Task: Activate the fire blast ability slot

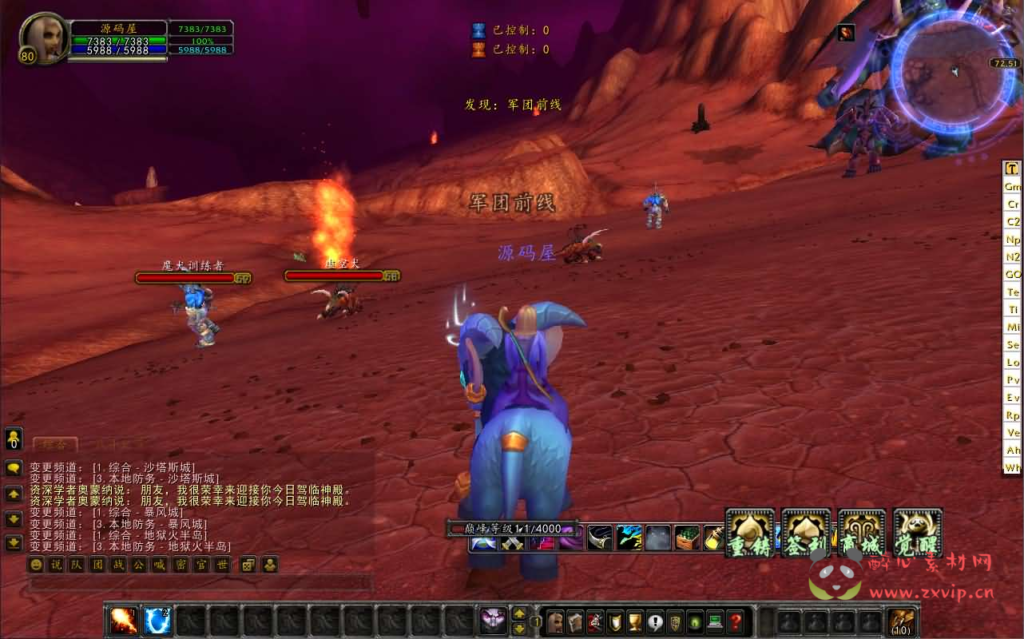Action: point(124,621)
